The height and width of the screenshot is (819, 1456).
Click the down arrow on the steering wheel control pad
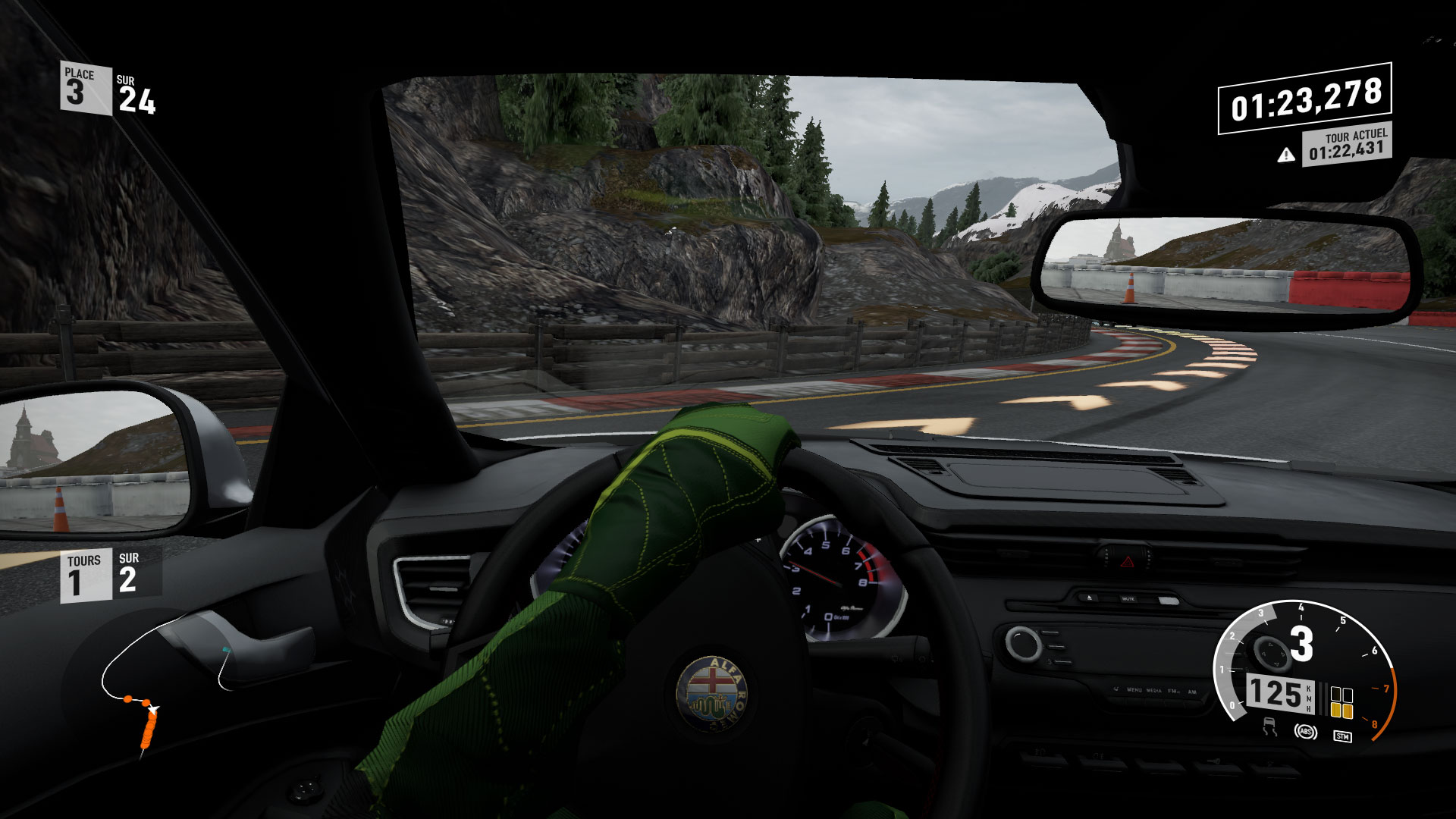click(1276, 664)
